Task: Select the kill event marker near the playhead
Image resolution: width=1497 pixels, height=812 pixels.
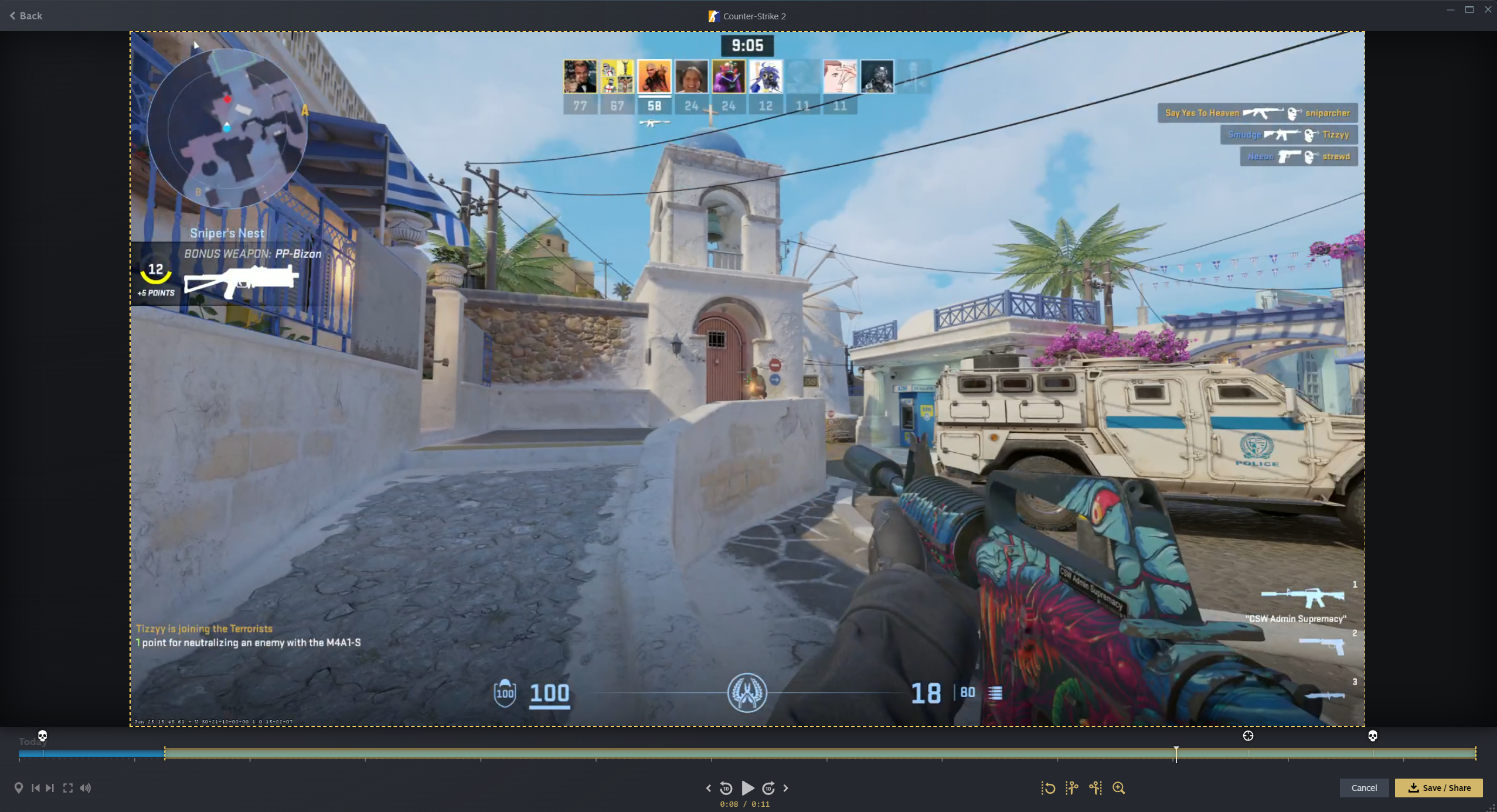Action: [1248, 735]
